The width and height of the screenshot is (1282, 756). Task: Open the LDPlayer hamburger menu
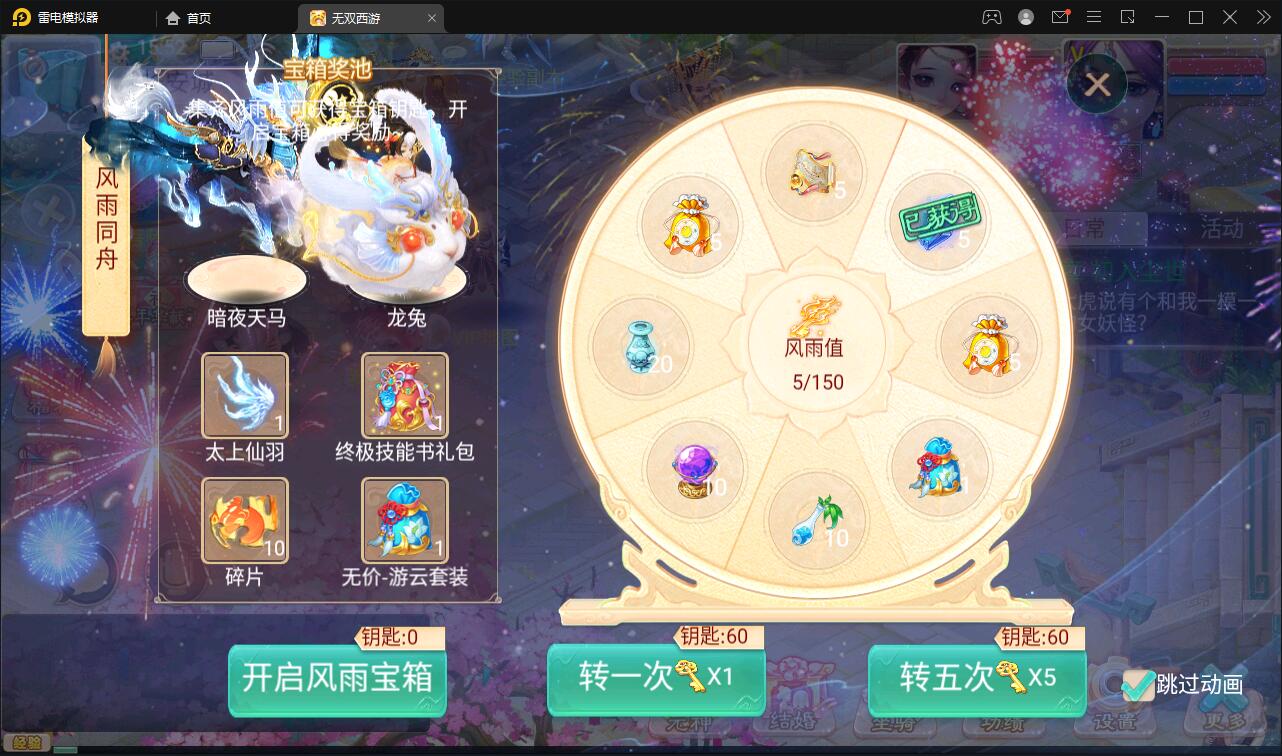tap(1094, 17)
